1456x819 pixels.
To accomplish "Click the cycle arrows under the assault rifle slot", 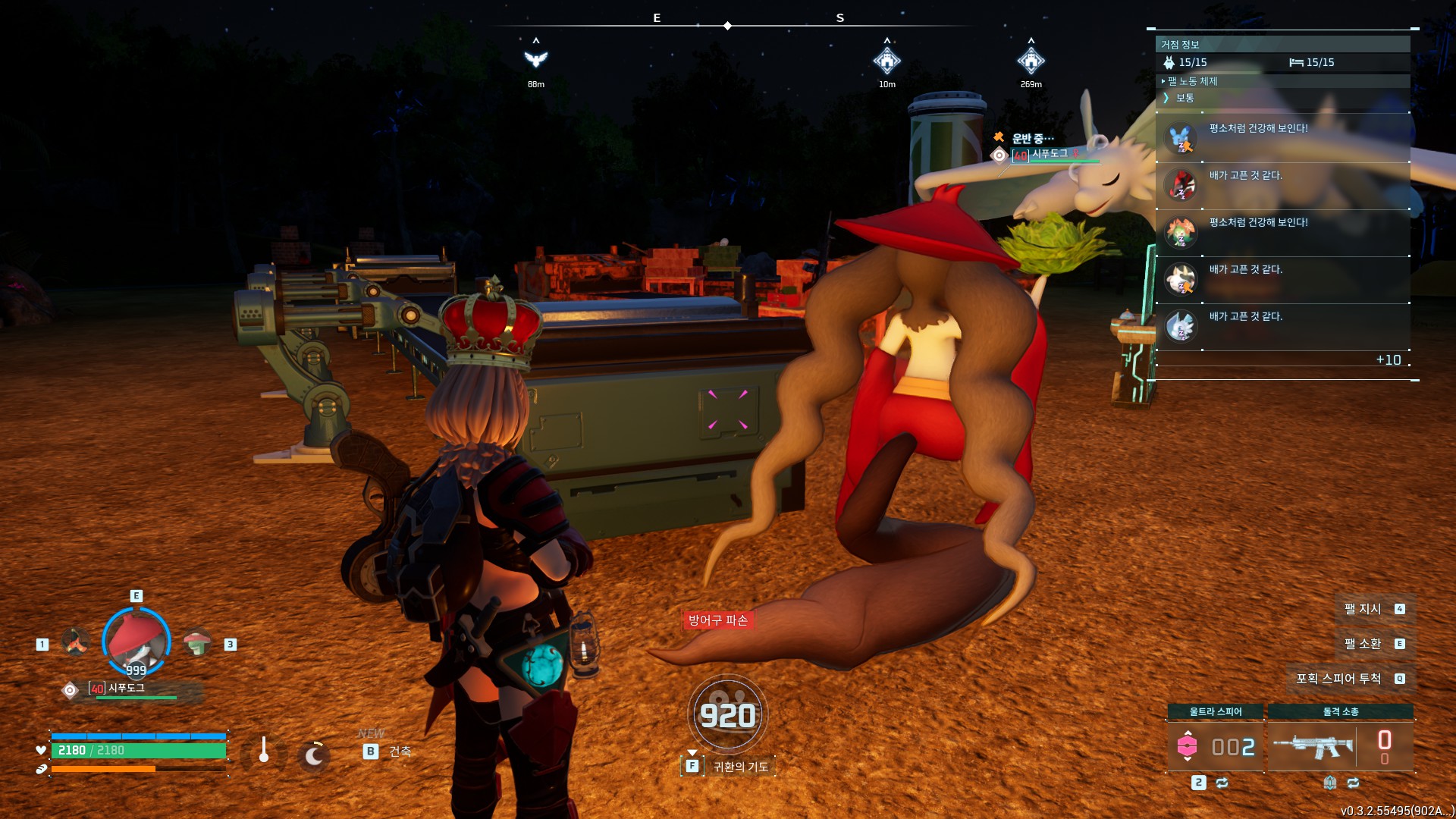I will click(1353, 783).
